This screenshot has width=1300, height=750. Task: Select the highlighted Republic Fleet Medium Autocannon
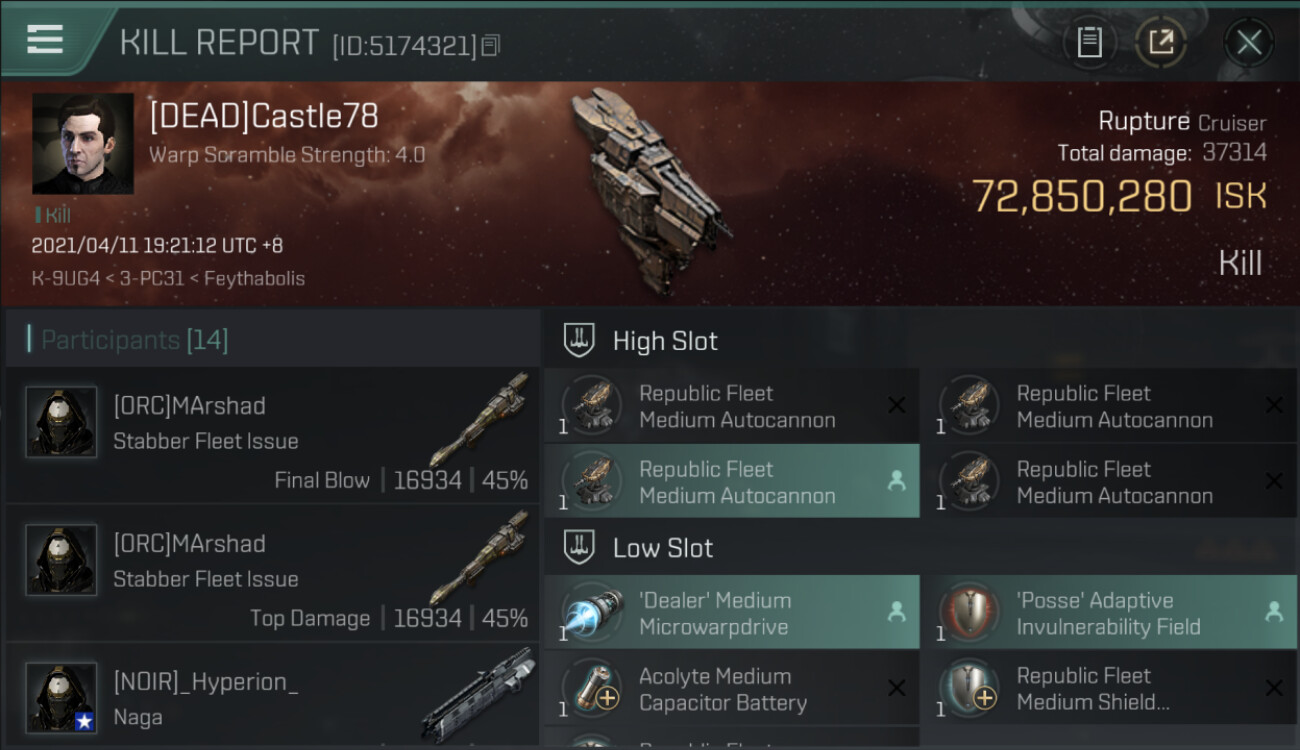(731, 482)
